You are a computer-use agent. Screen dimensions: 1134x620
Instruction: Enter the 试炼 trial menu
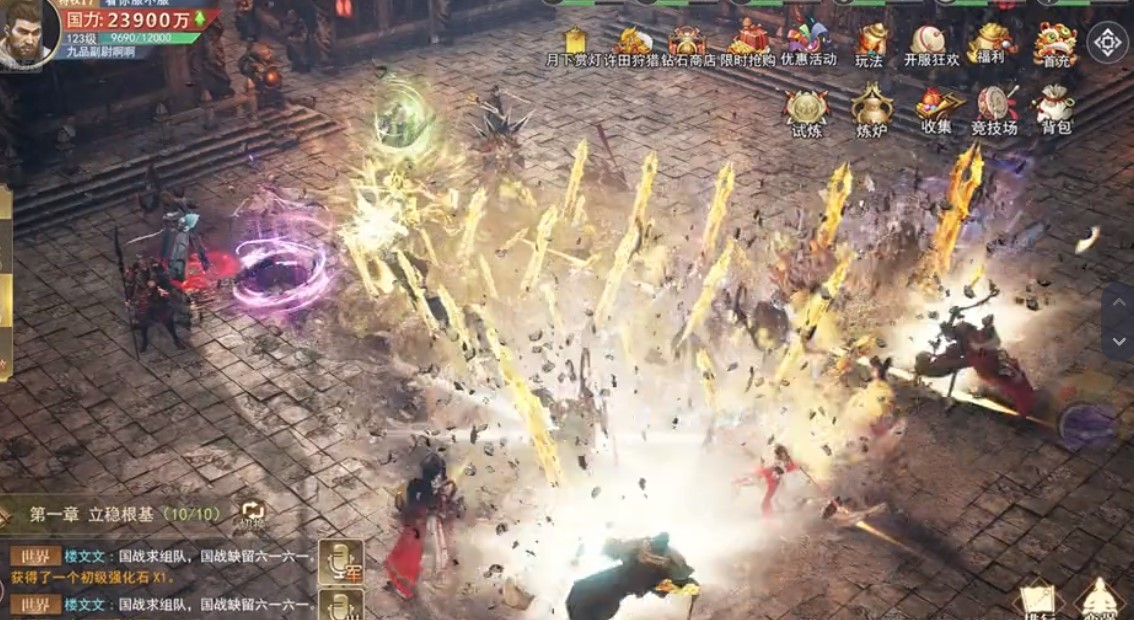tap(807, 113)
